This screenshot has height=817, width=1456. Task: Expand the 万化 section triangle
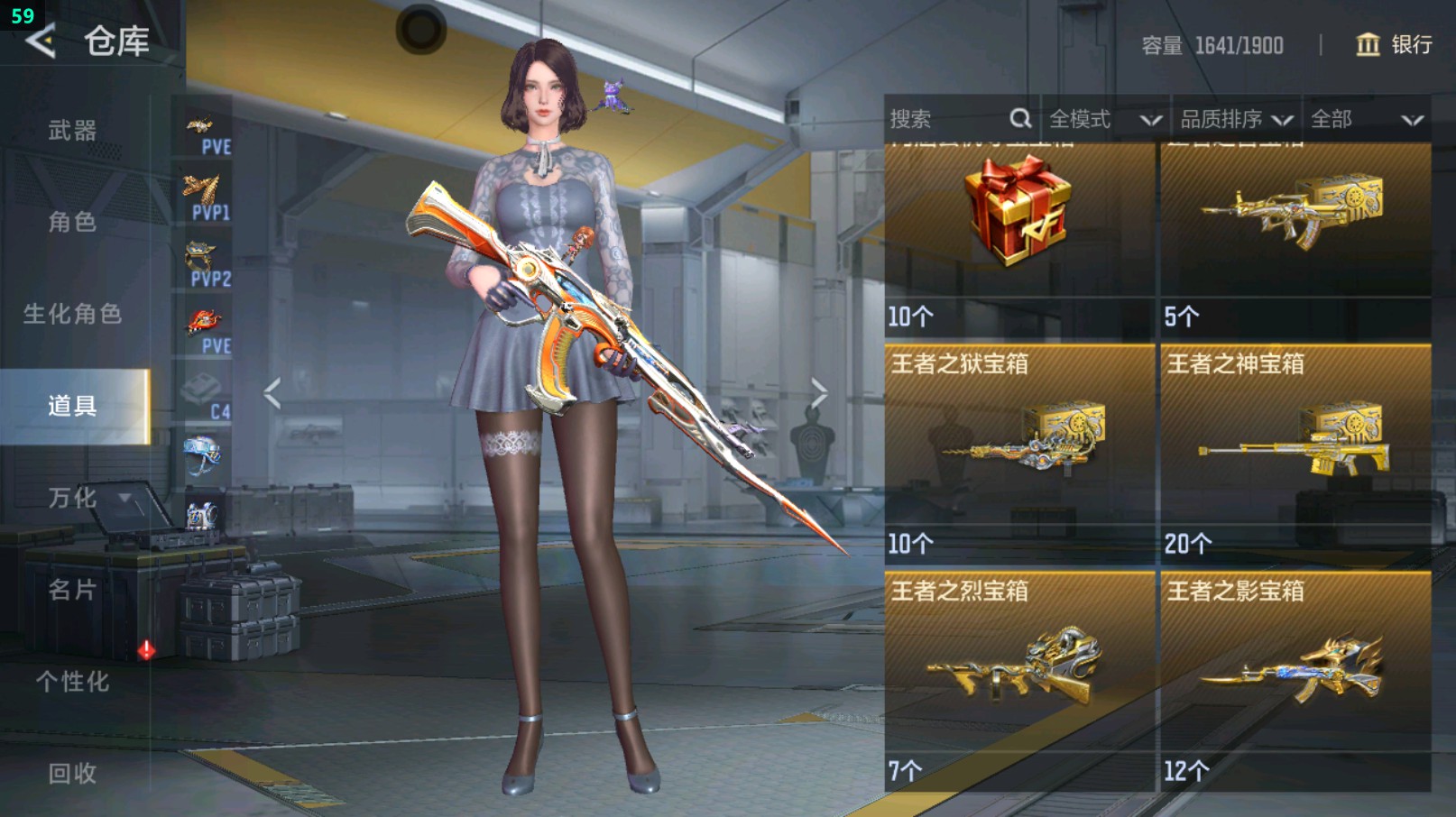(123, 499)
